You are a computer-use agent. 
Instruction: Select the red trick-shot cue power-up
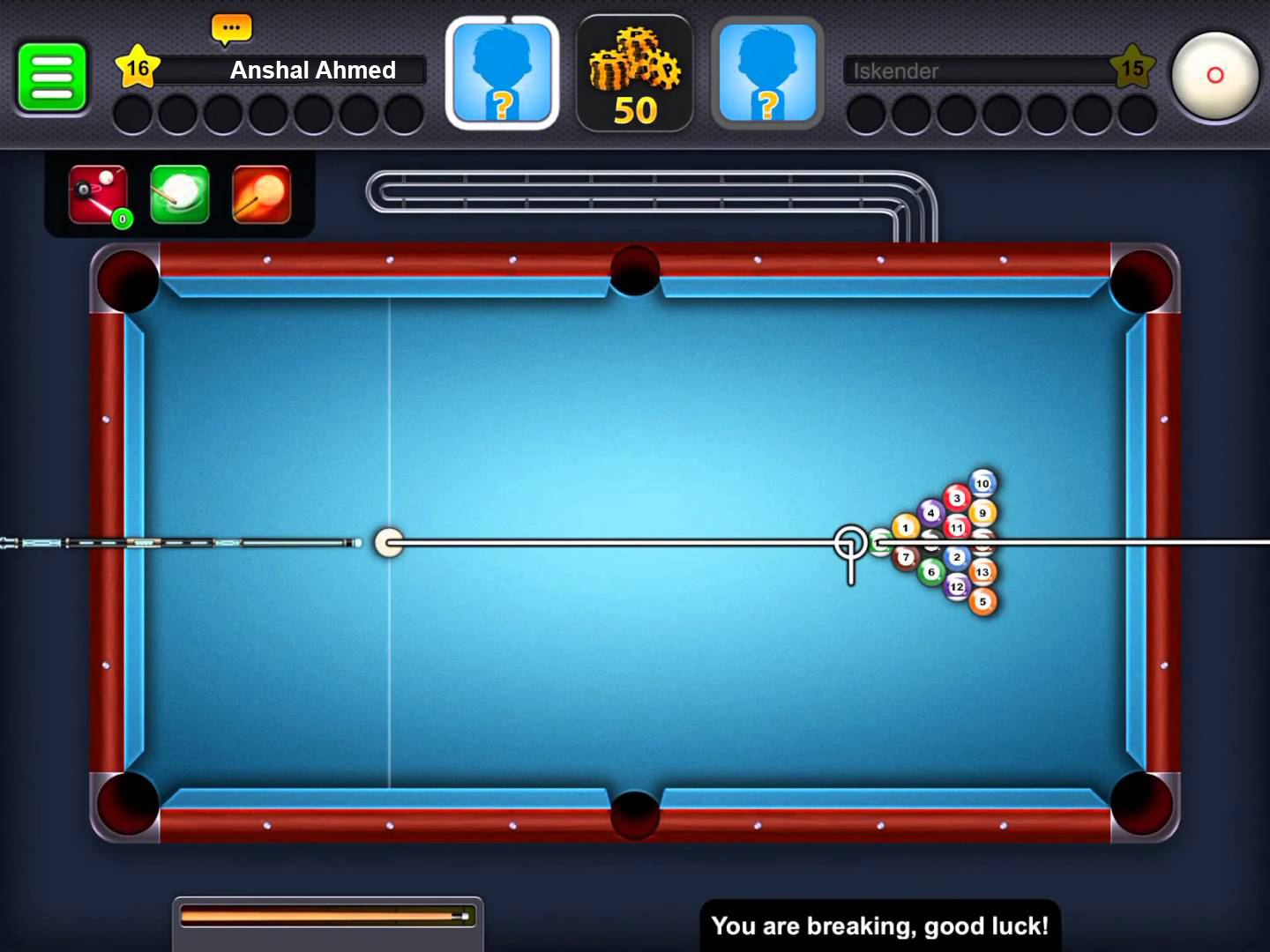(95, 194)
